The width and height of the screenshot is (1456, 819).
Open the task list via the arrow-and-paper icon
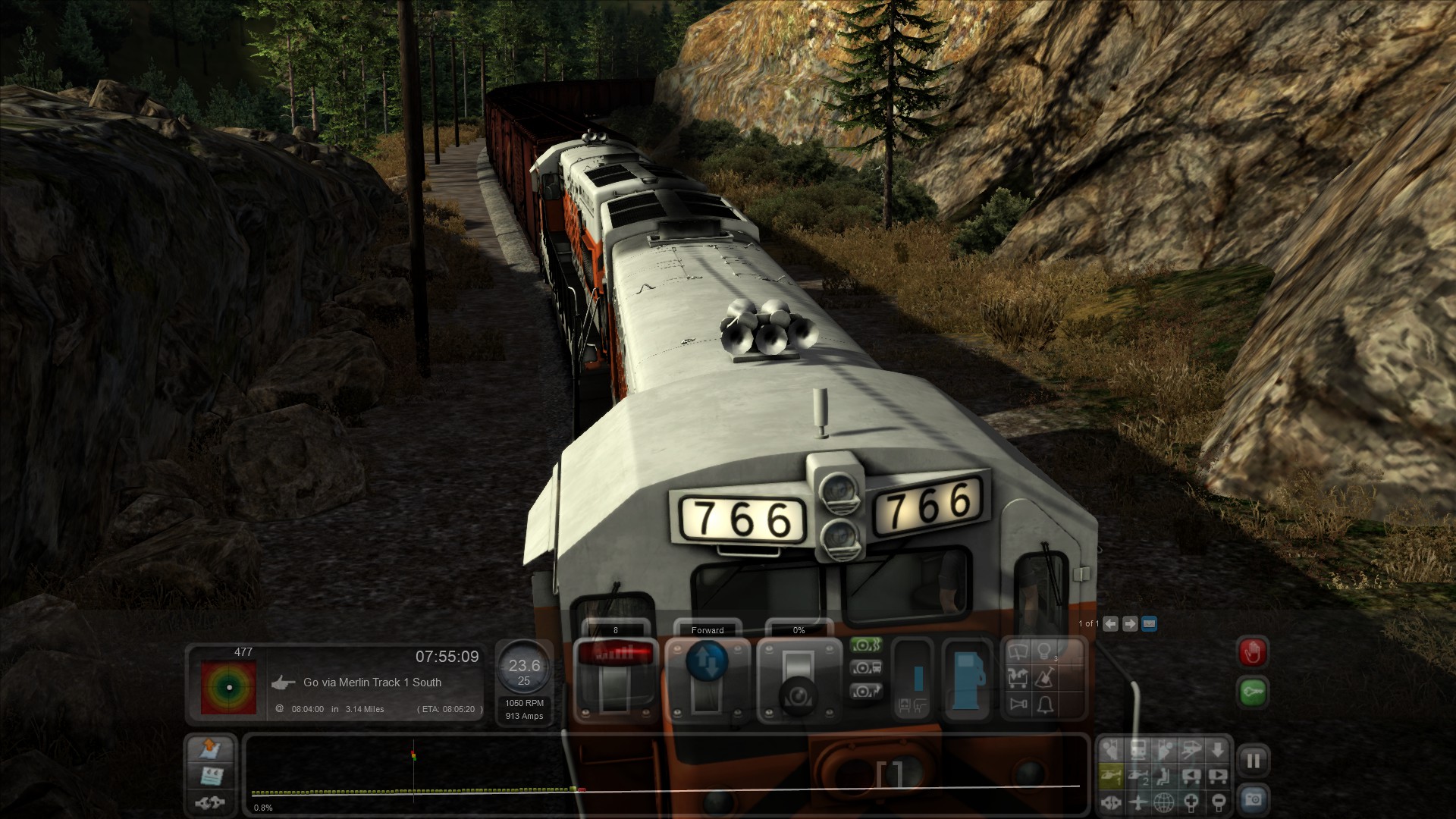point(210,749)
